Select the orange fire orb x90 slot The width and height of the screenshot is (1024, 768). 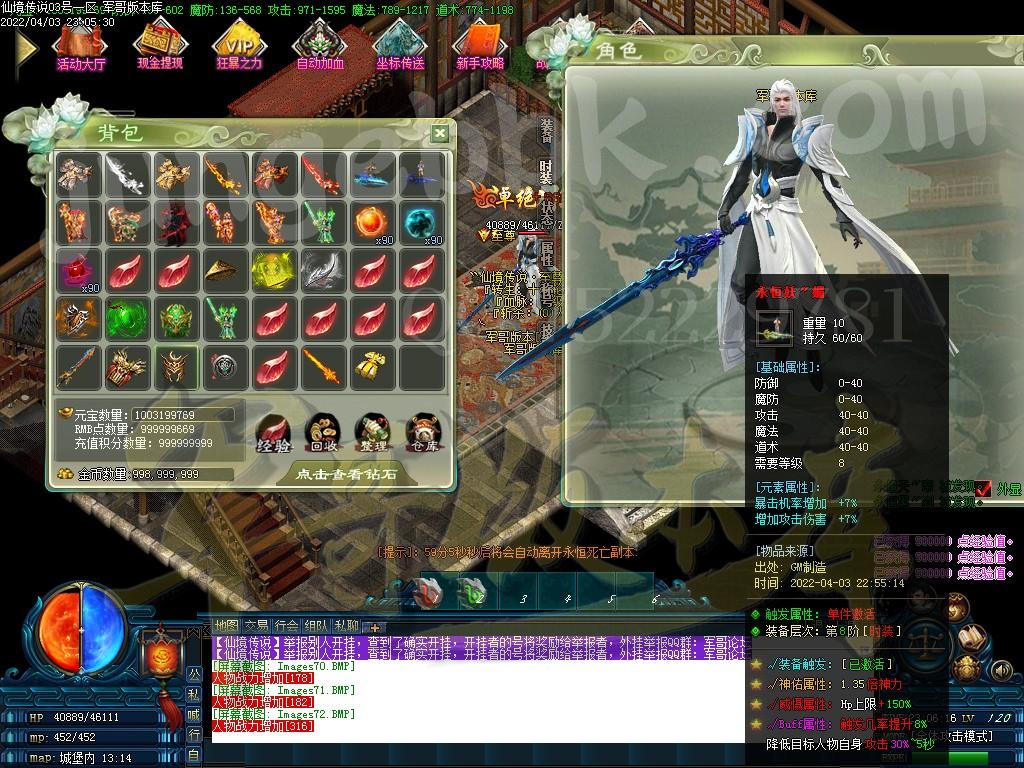[x=372, y=223]
